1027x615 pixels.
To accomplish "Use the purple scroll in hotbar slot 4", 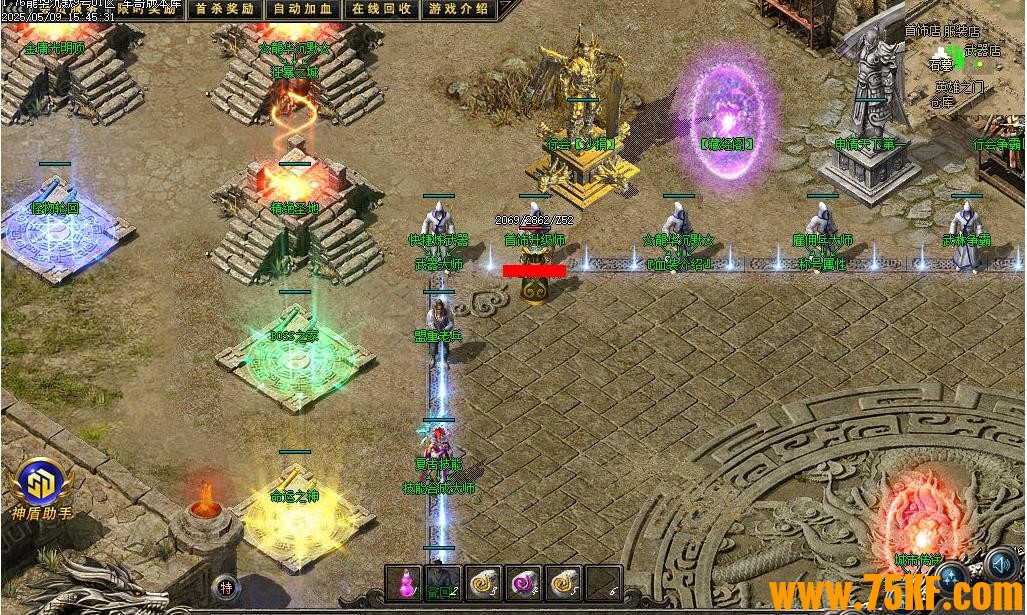I will [524, 583].
